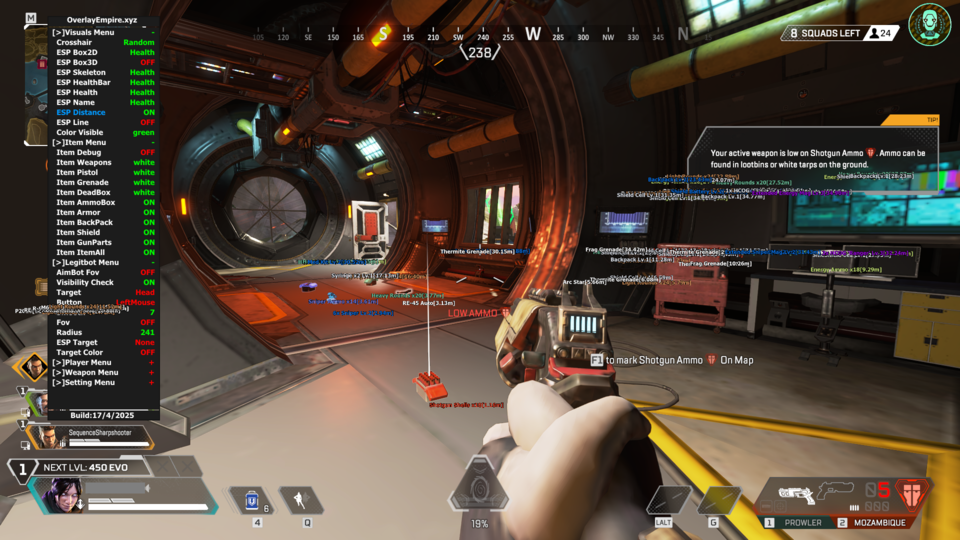Click the red shotgun ammo type icon
This screenshot has height=540, width=960.
[x=910, y=493]
